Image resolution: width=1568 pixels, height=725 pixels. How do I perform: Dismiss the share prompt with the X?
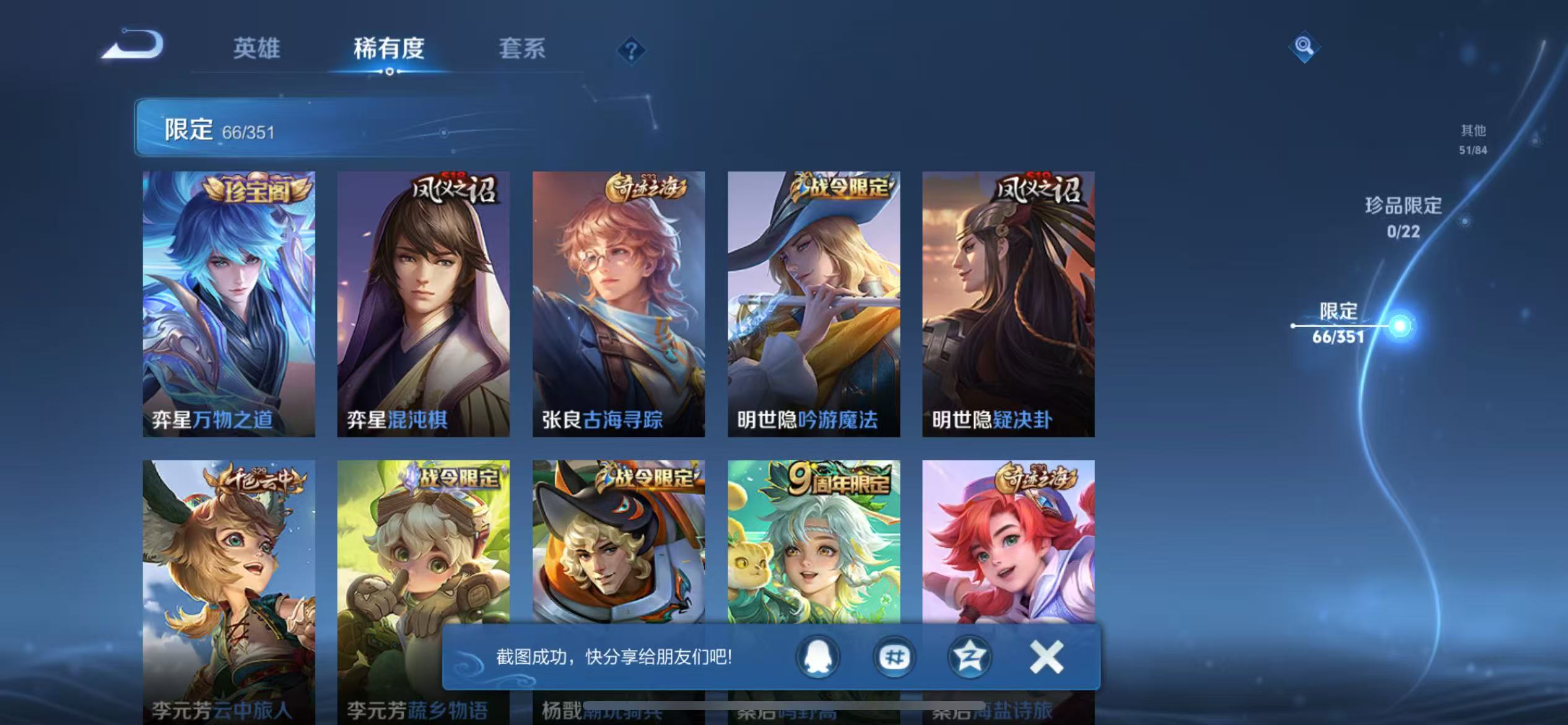click(1046, 658)
